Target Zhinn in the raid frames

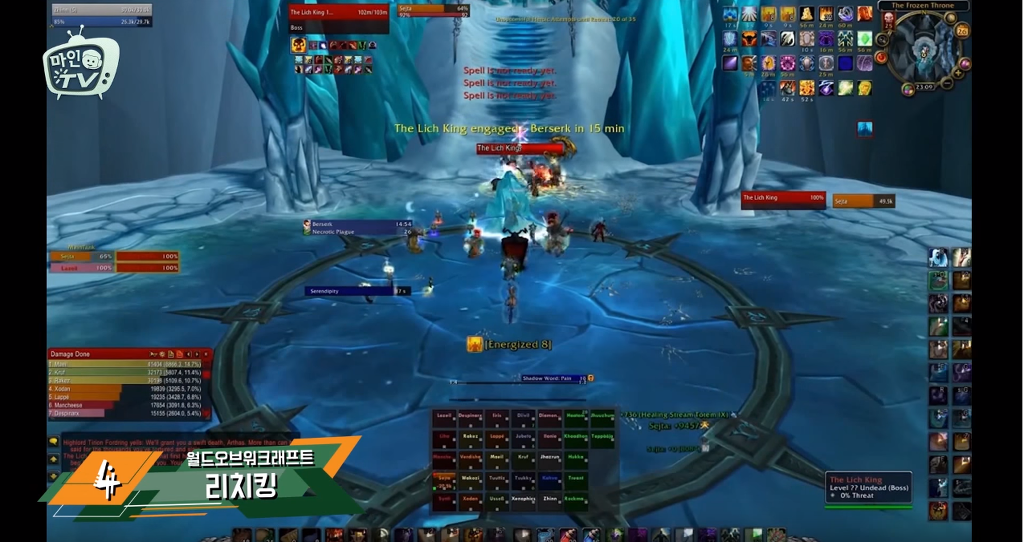tap(549, 498)
